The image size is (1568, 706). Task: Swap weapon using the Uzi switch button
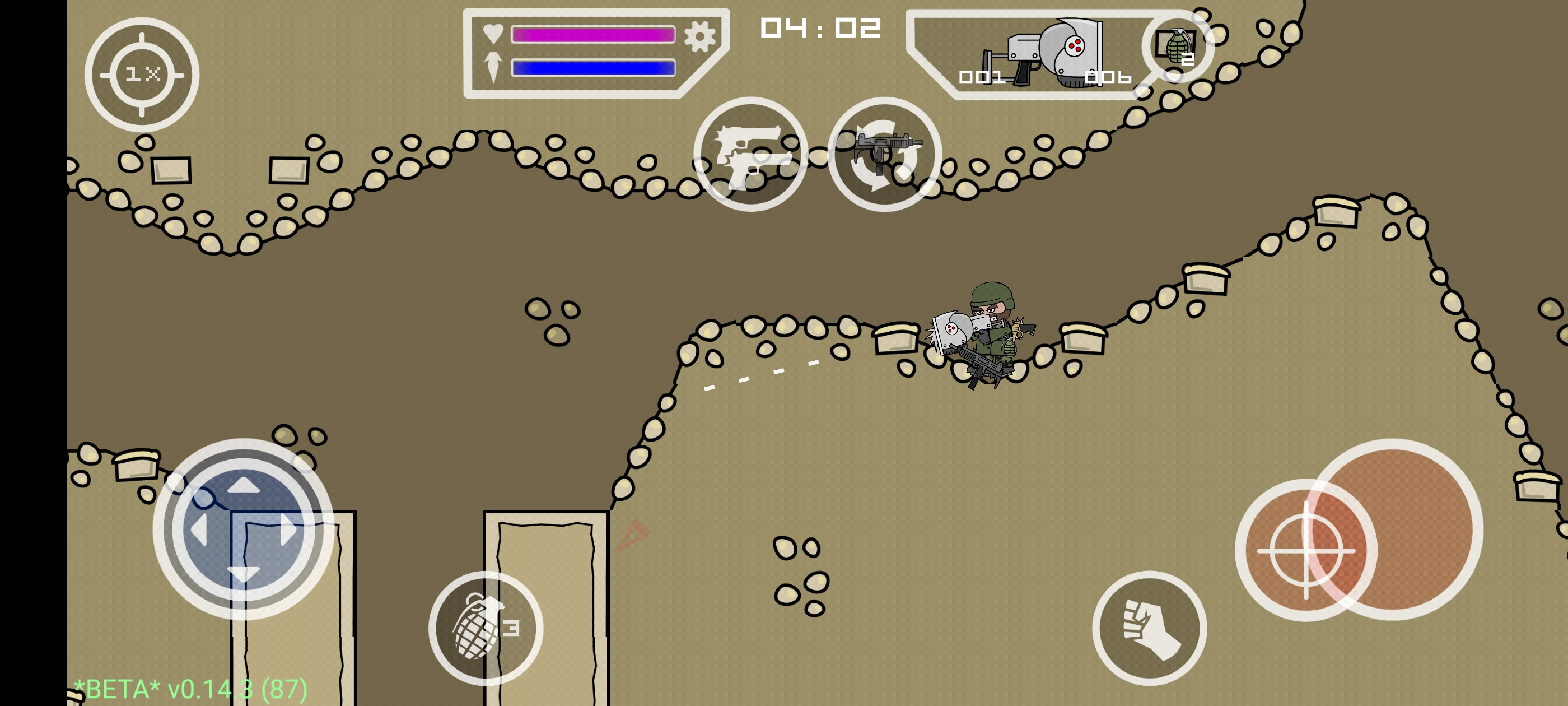884,154
